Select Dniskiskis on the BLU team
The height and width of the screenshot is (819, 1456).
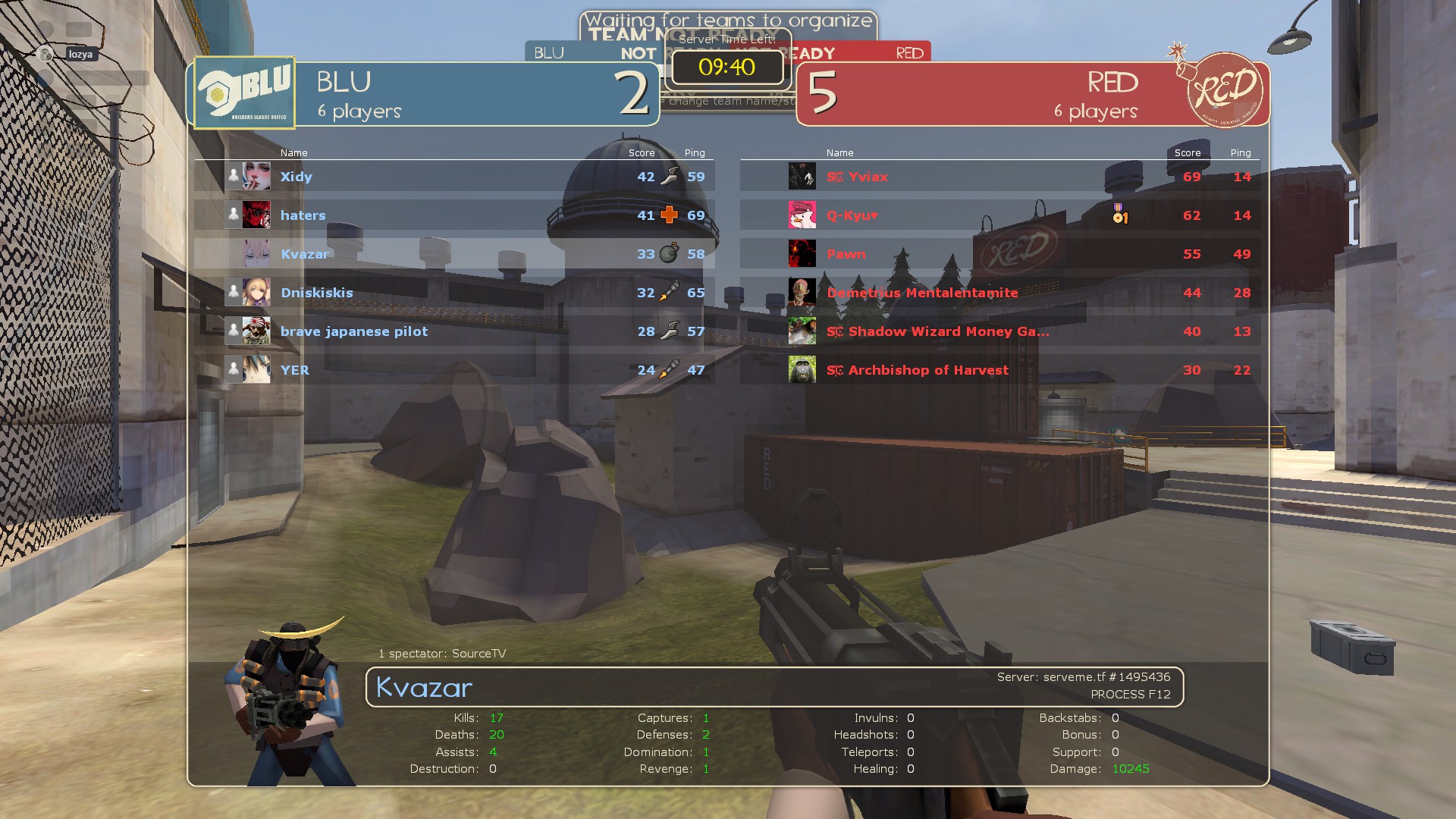(453, 293)
